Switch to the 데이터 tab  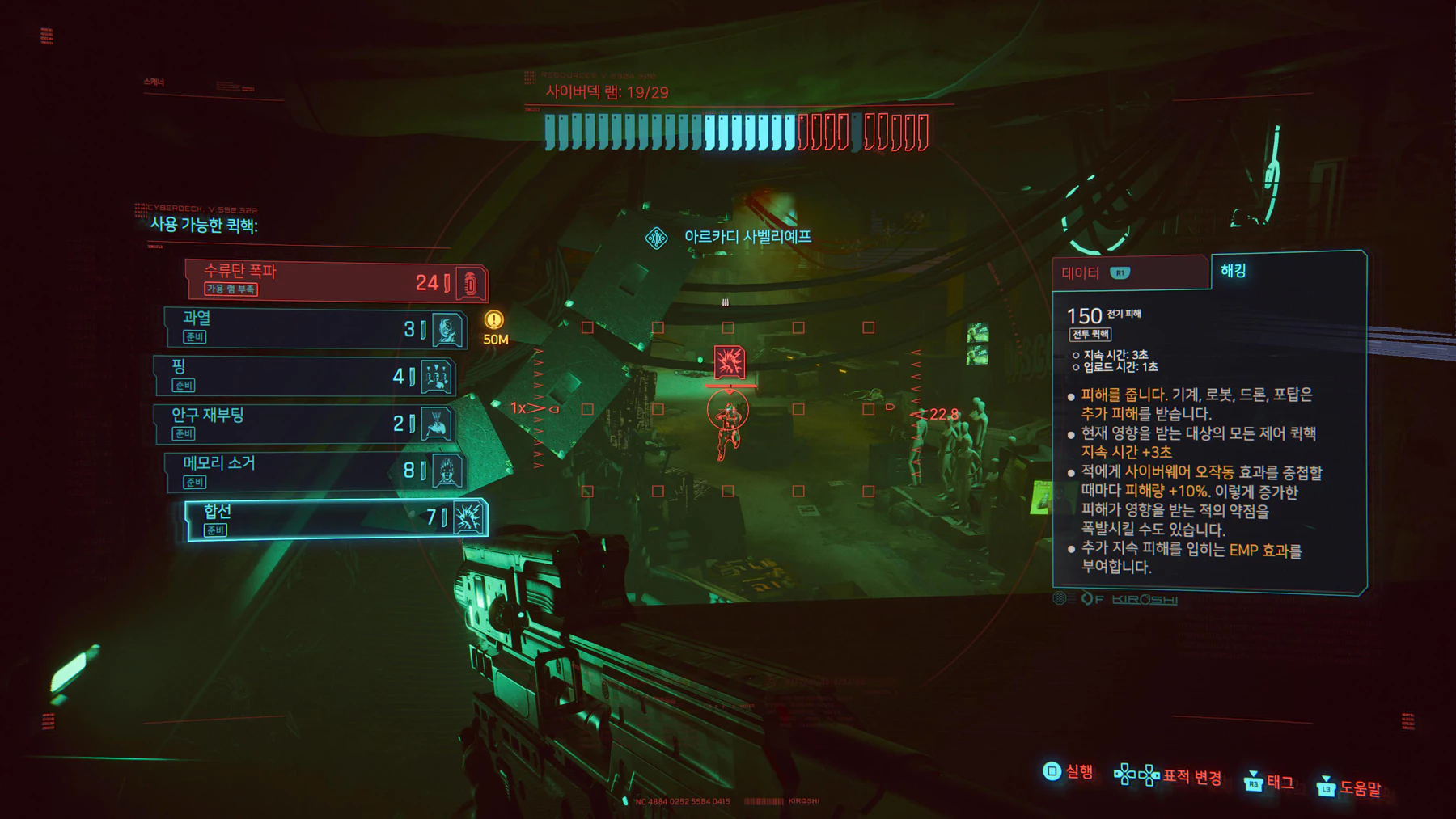tap(1081, 273)
